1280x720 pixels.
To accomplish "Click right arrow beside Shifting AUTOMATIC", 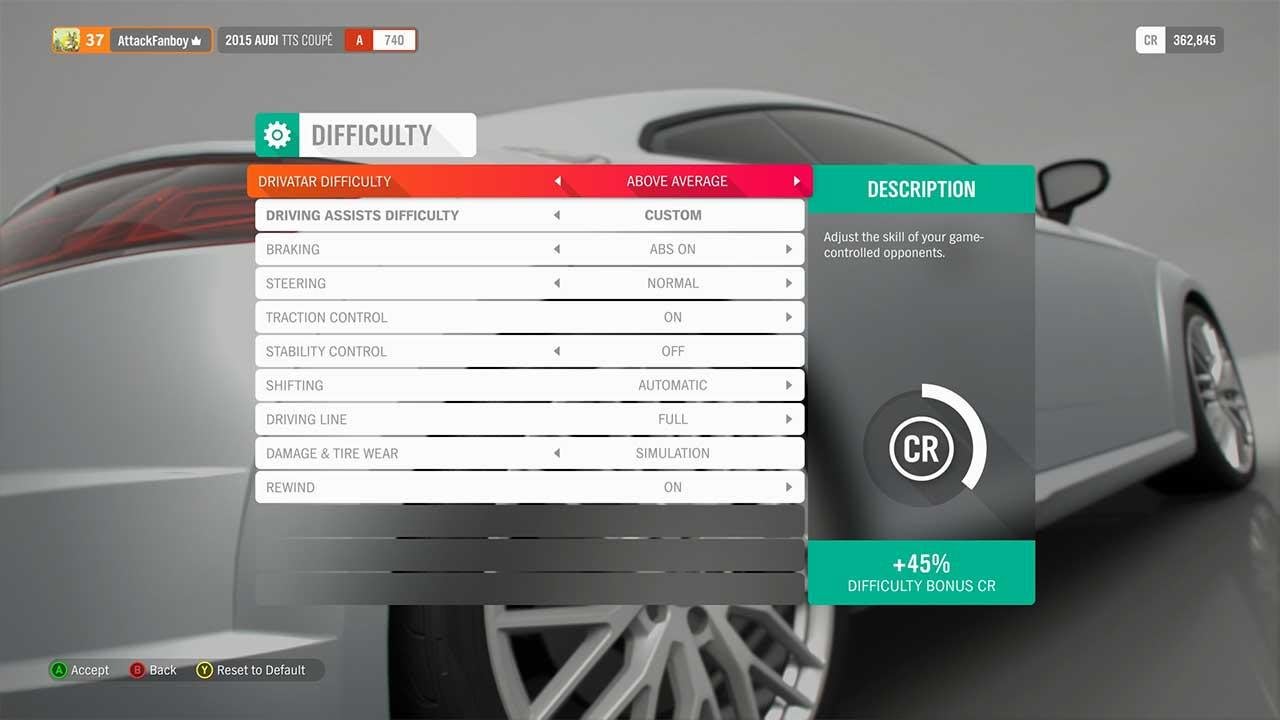I will tap(789, 385).
